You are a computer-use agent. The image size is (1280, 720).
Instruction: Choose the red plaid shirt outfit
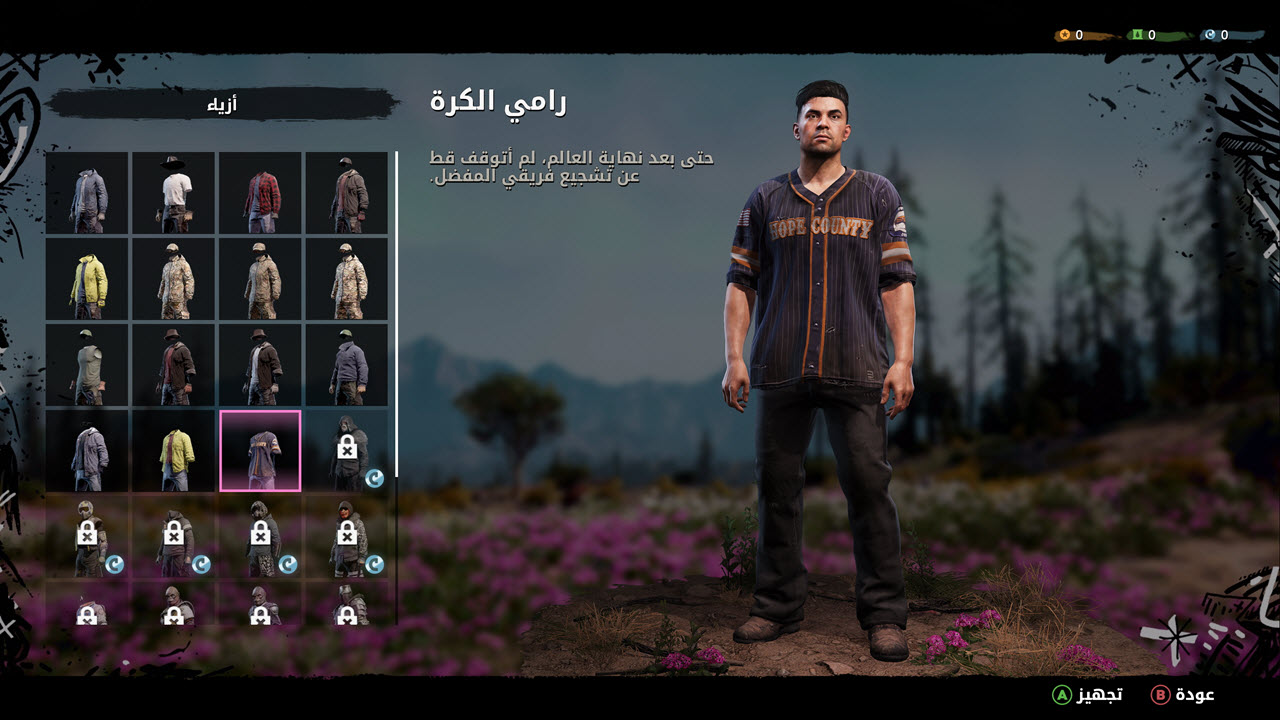[x=260, y=193]
